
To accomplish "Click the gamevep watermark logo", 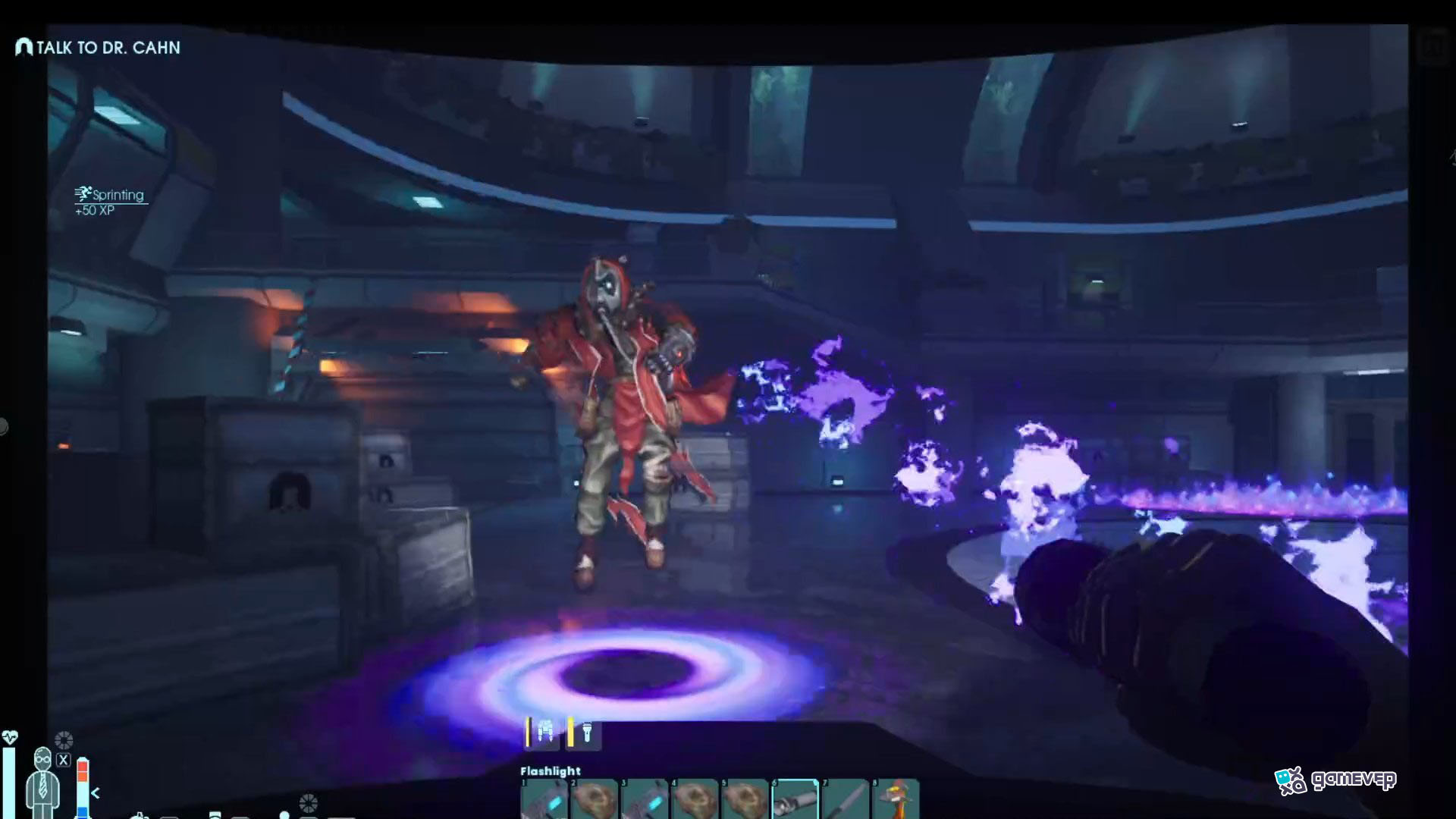I will [x=1335, y=780].
